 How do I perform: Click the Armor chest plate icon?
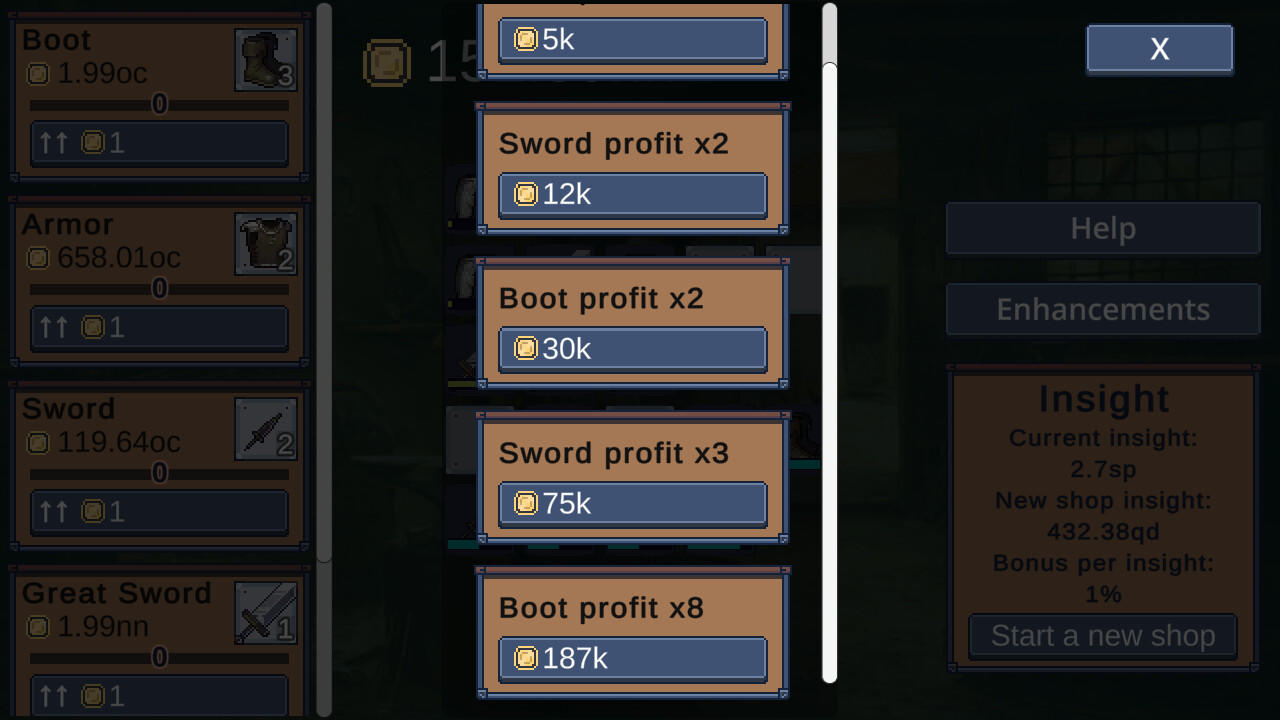(265, 242)
